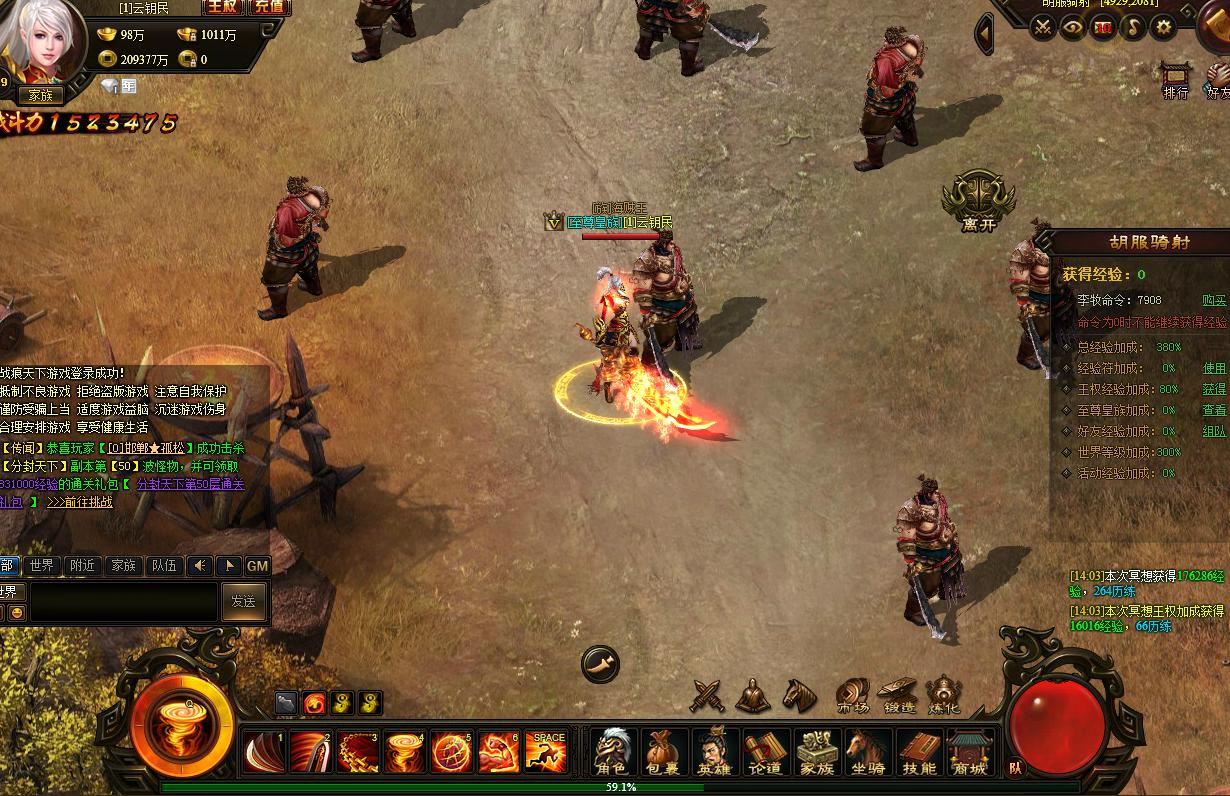Switch to the 世界 chat tab
Image resolution: width=1230 pixels, height=796 pixels.
point(42,566)
